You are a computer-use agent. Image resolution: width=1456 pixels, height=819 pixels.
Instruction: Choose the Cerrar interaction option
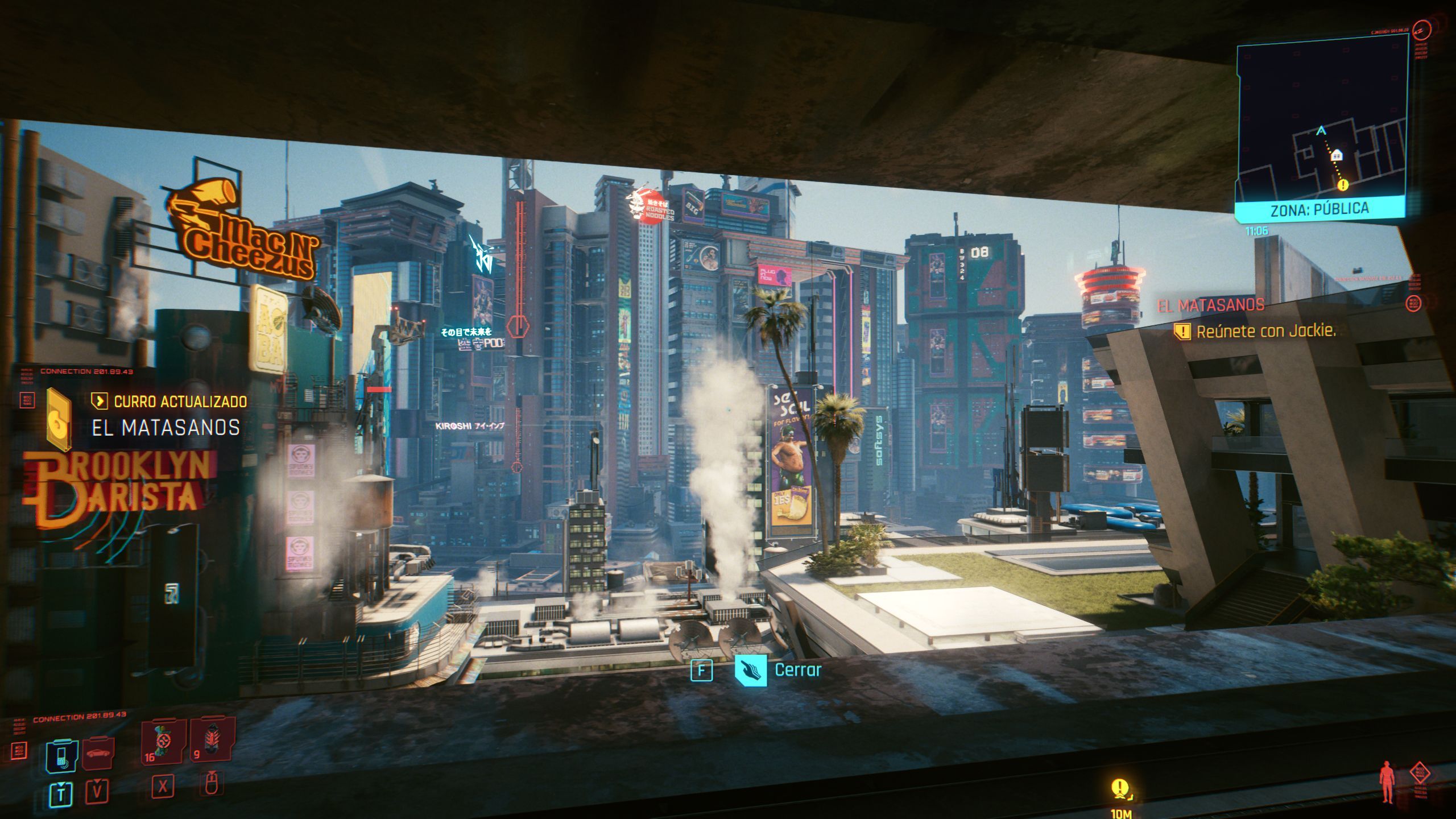[x=797, y=670]
